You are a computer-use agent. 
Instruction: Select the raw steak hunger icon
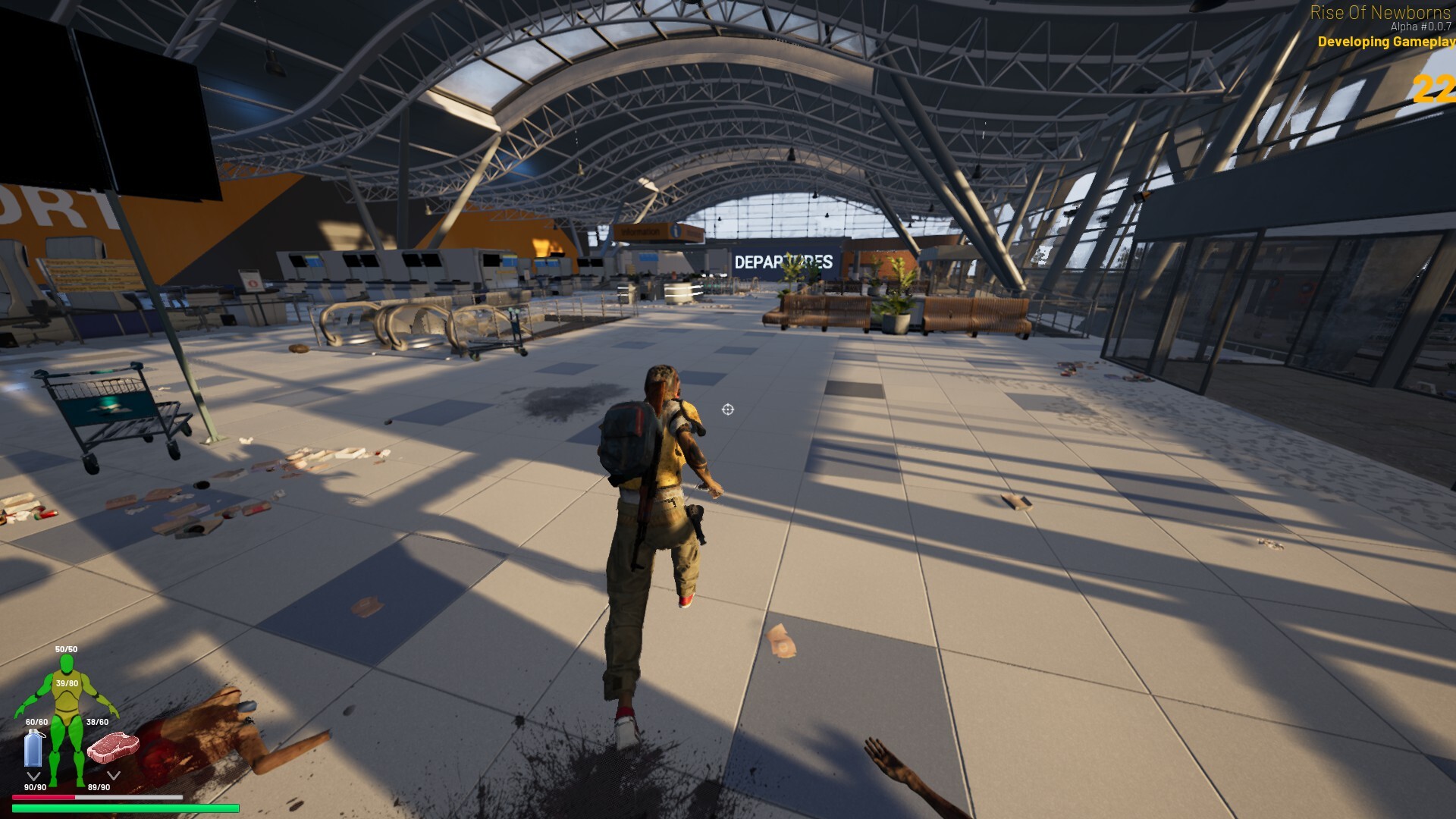(113, 746)
